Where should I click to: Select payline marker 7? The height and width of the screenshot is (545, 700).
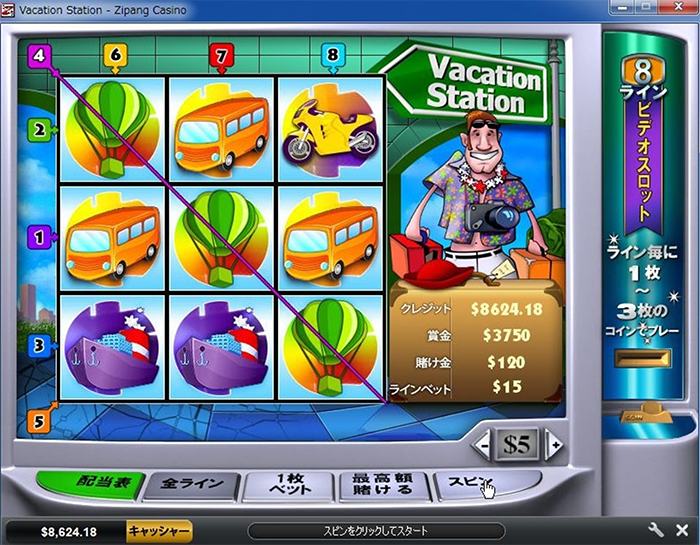[222, 56]
